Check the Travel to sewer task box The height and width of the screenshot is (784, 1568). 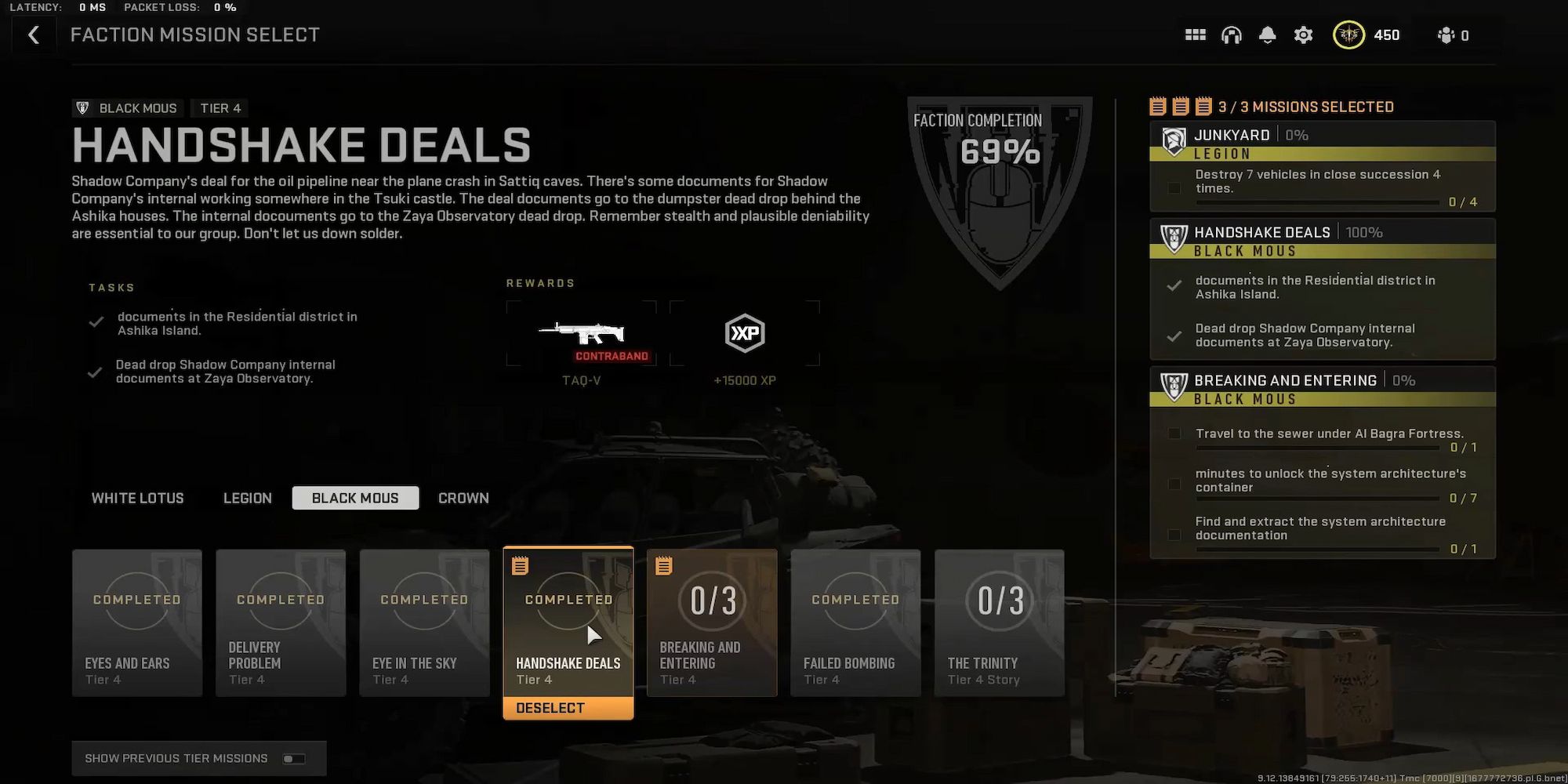tap(1174, 434)
